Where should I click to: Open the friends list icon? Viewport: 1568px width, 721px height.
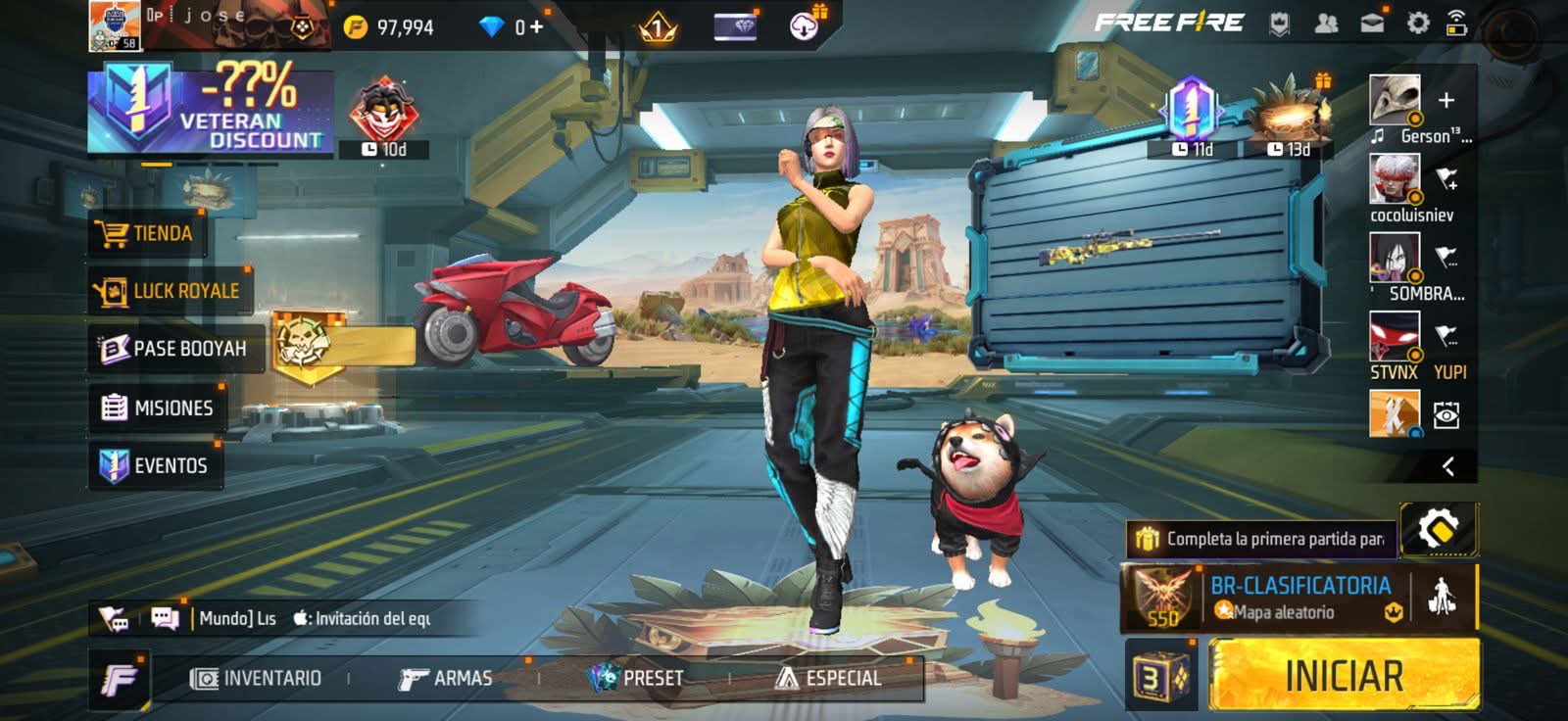1326,24
